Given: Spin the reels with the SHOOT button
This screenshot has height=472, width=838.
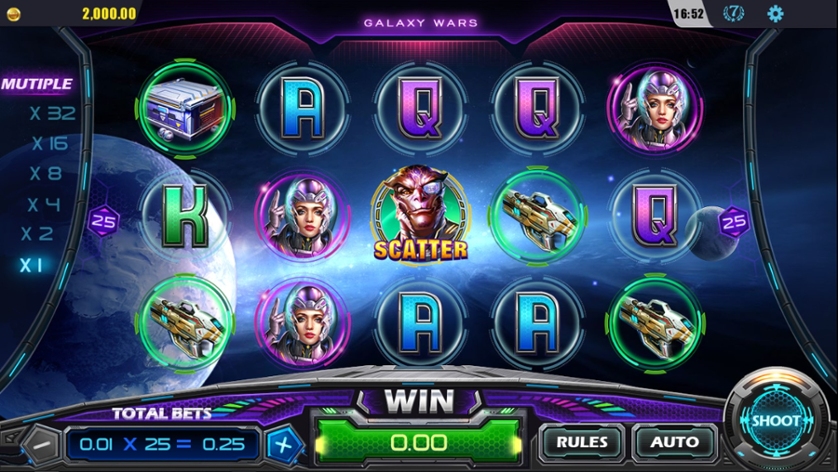Looking at the screenshot, I should (775, 421).
